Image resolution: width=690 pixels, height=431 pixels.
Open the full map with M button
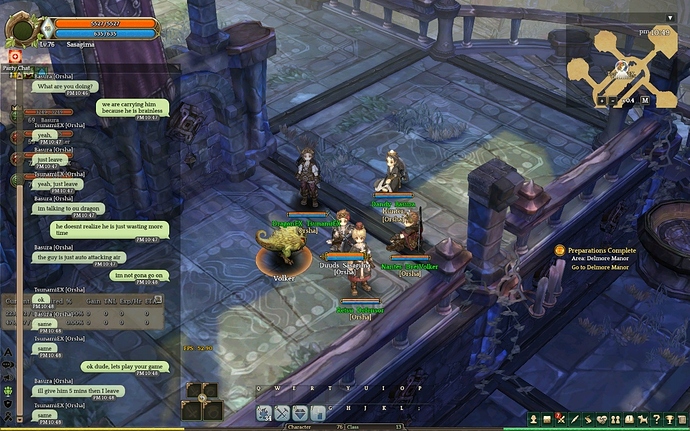pos(646,100)
